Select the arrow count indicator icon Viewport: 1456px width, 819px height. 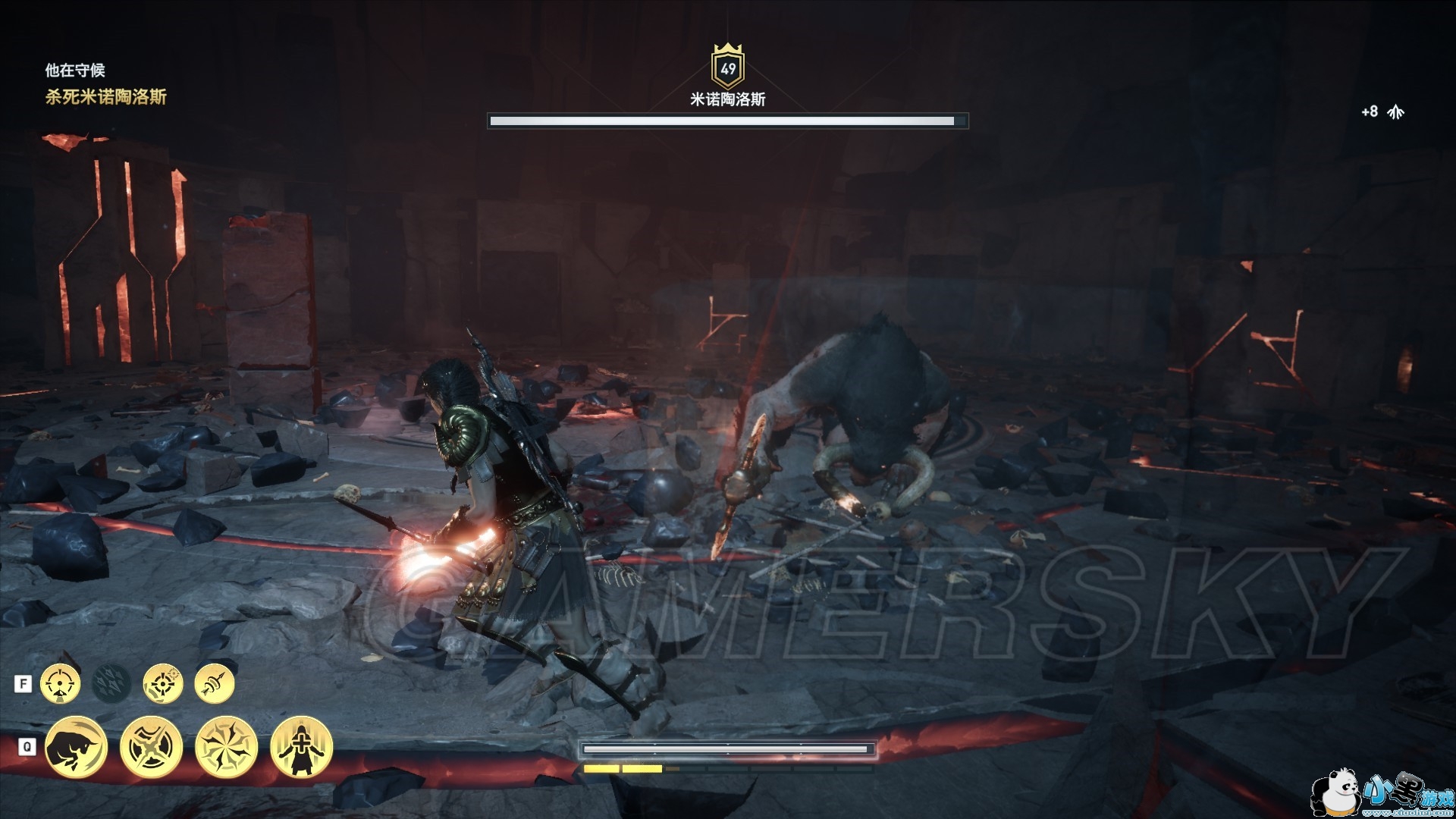[1395, 112]
